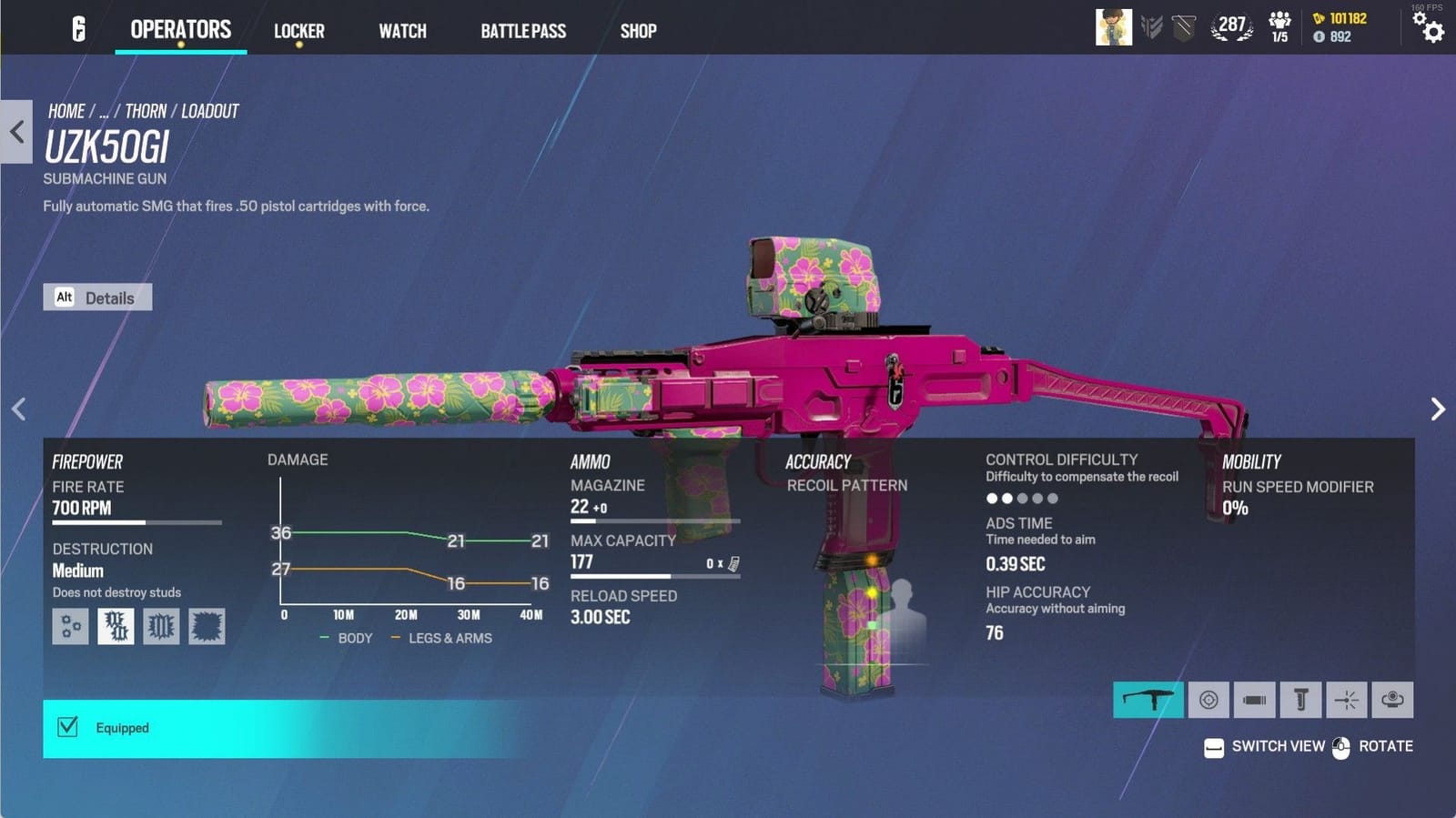
Task: Follow the HOME breadcrumb link
Action: point(66,111)
